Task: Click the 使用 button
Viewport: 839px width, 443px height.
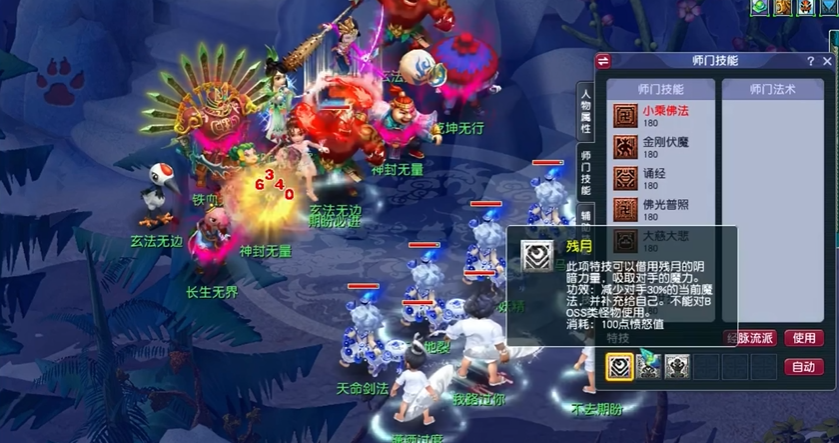Action: click(804, 338)
